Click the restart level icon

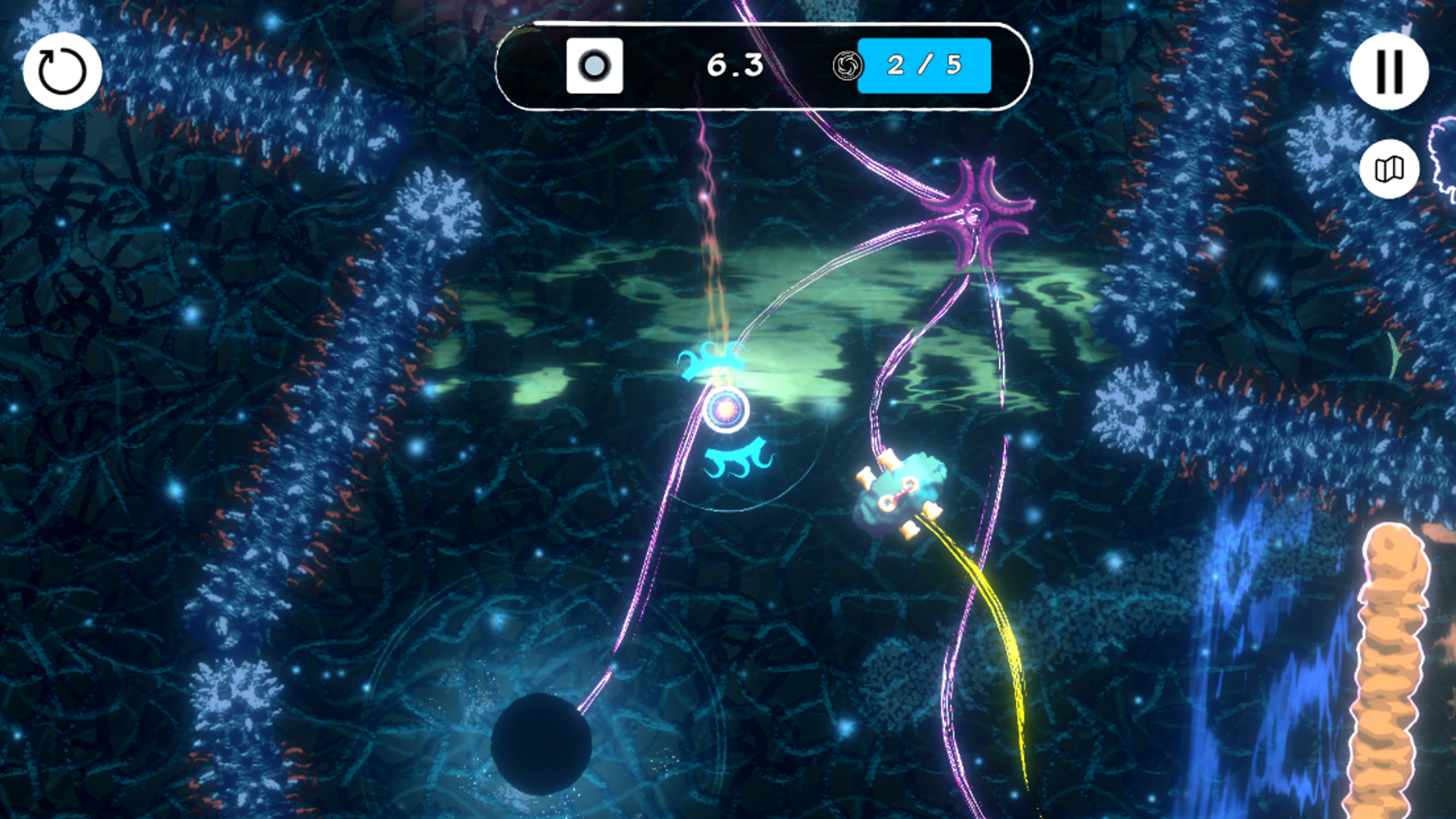62,70
